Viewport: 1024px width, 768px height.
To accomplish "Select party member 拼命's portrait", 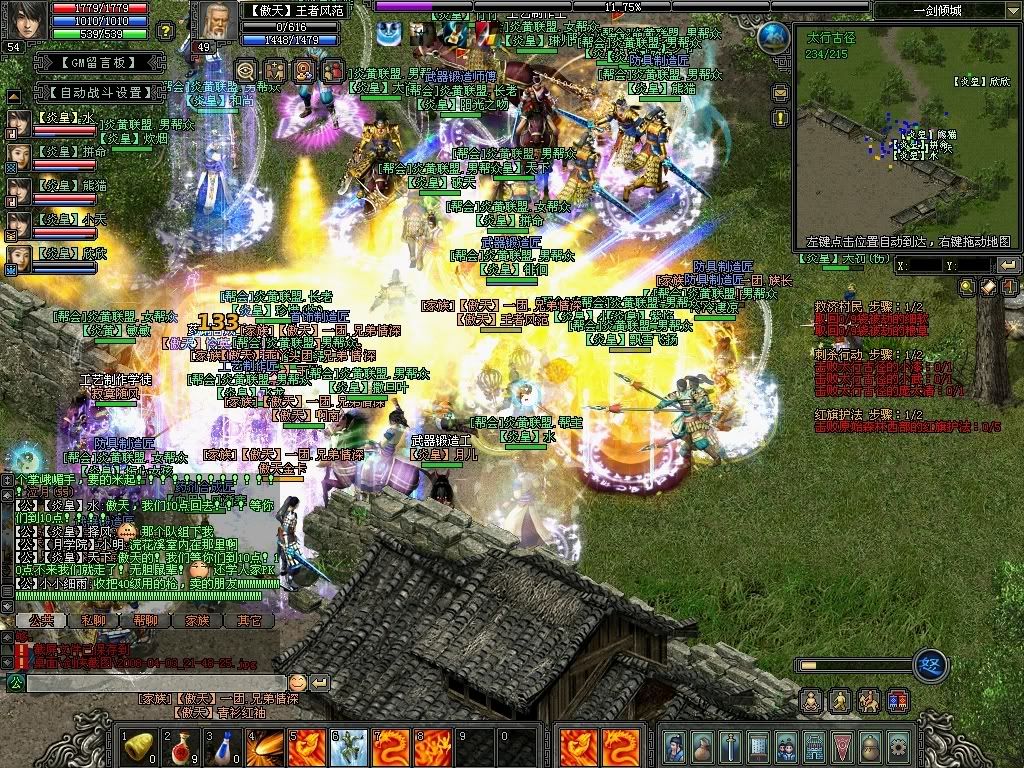I will [x=19, y=156].
